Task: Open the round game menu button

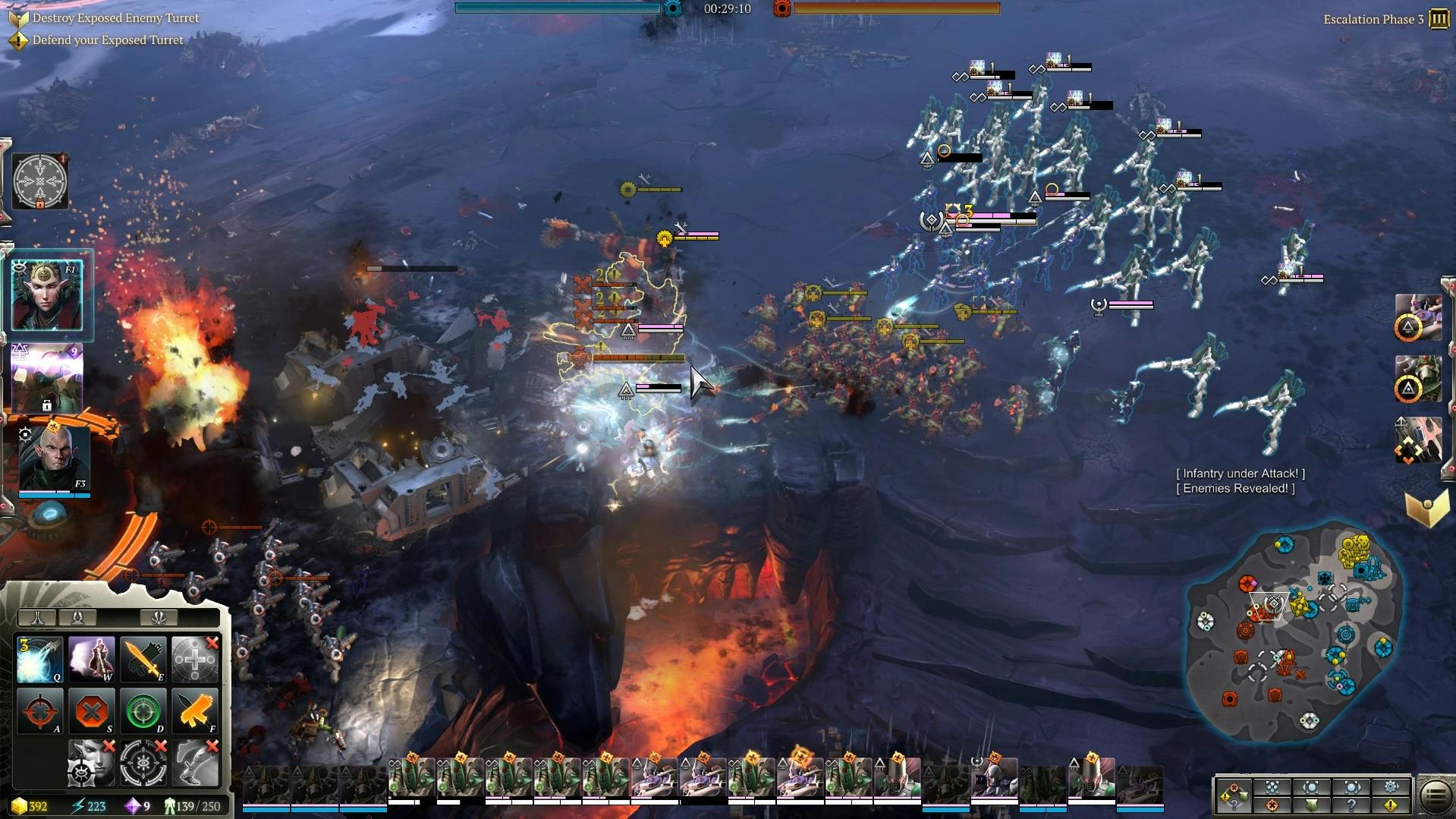Action: coord(1435,795)
